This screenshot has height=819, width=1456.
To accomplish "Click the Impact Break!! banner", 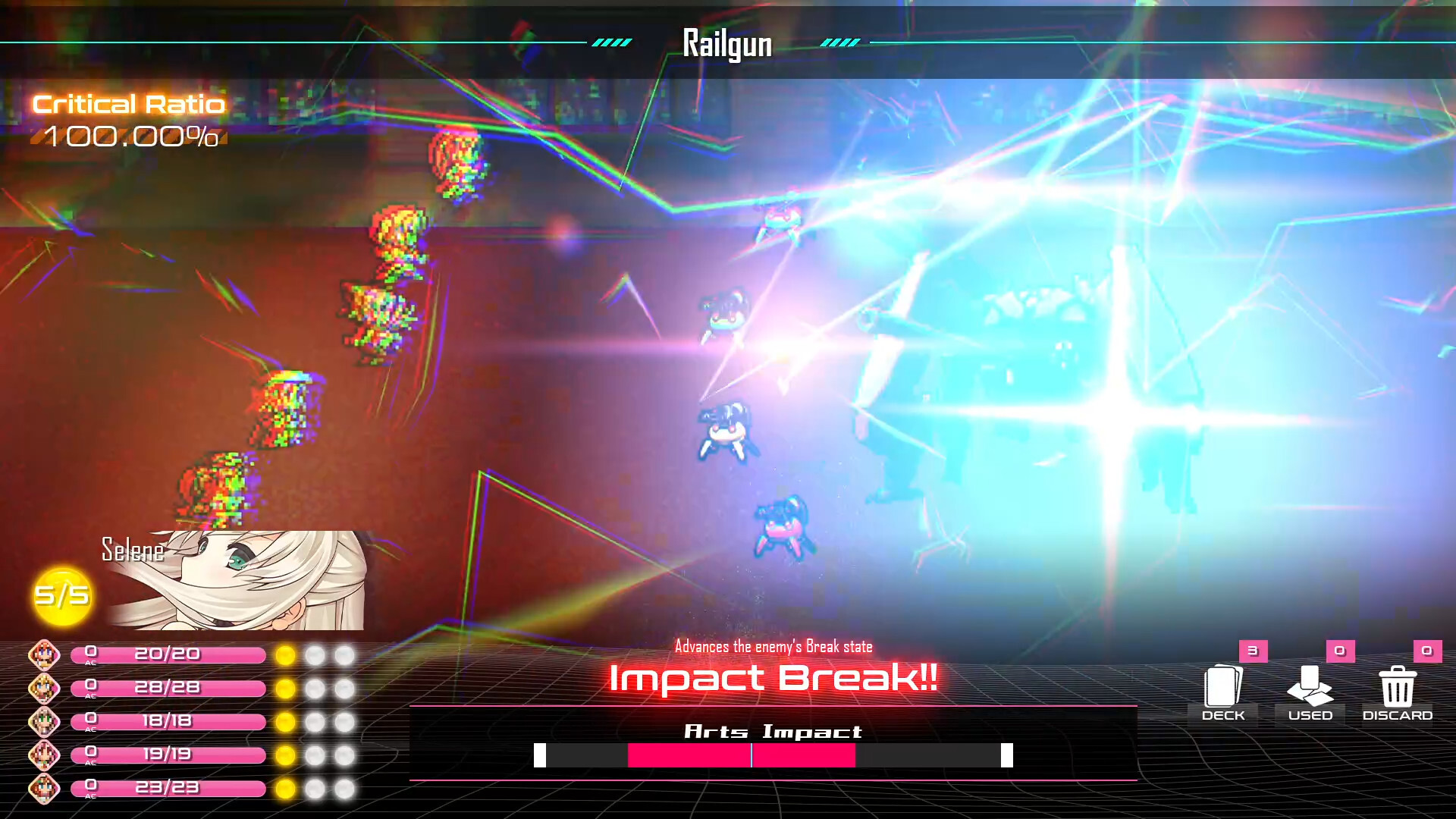I will 773,679.
